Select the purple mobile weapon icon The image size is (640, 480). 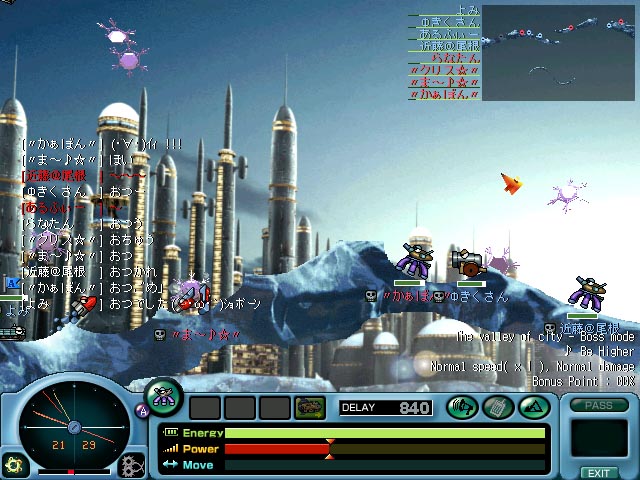(x=164, y=396)
